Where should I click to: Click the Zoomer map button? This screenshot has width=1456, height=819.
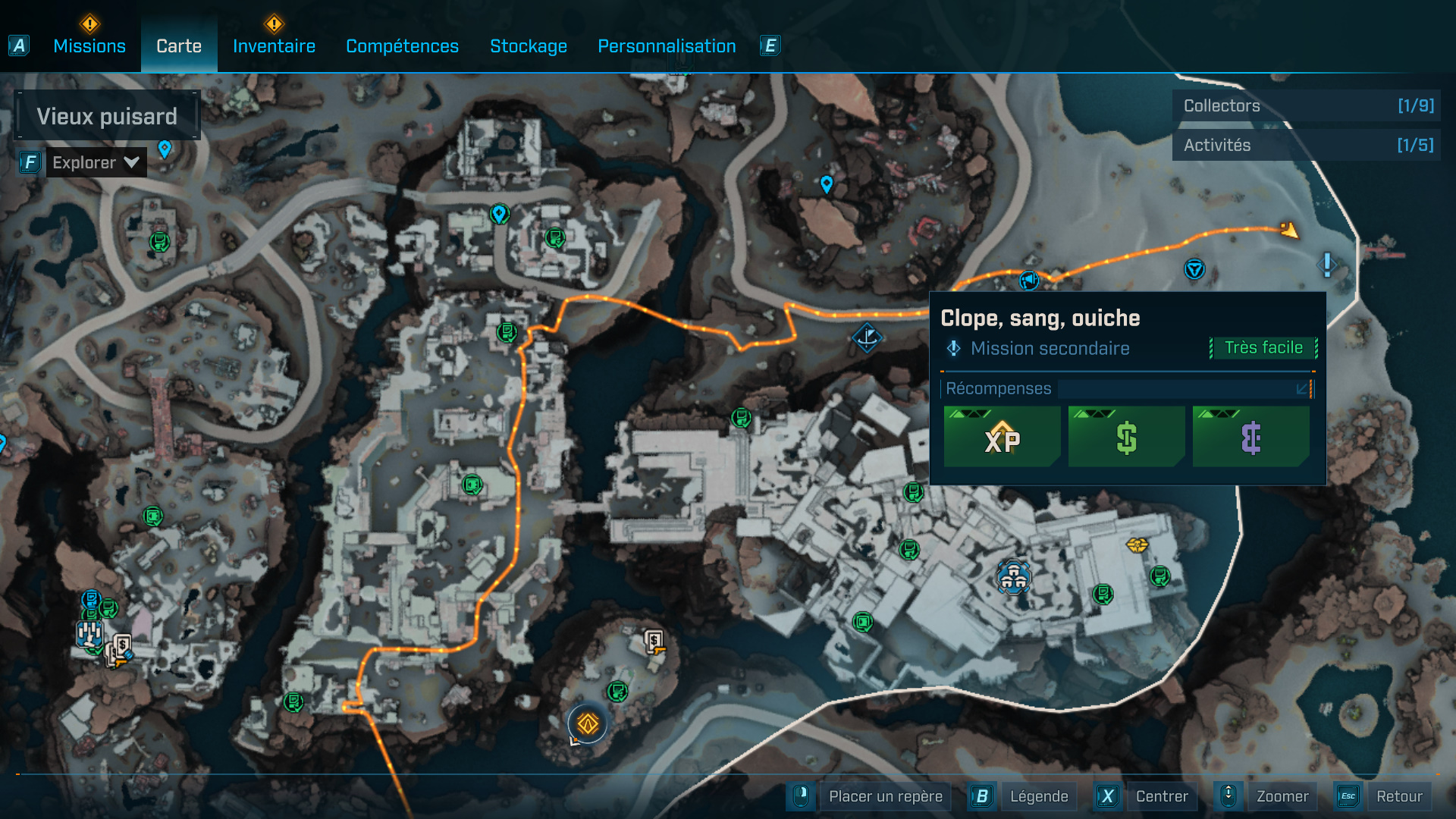pos(1282,796)
